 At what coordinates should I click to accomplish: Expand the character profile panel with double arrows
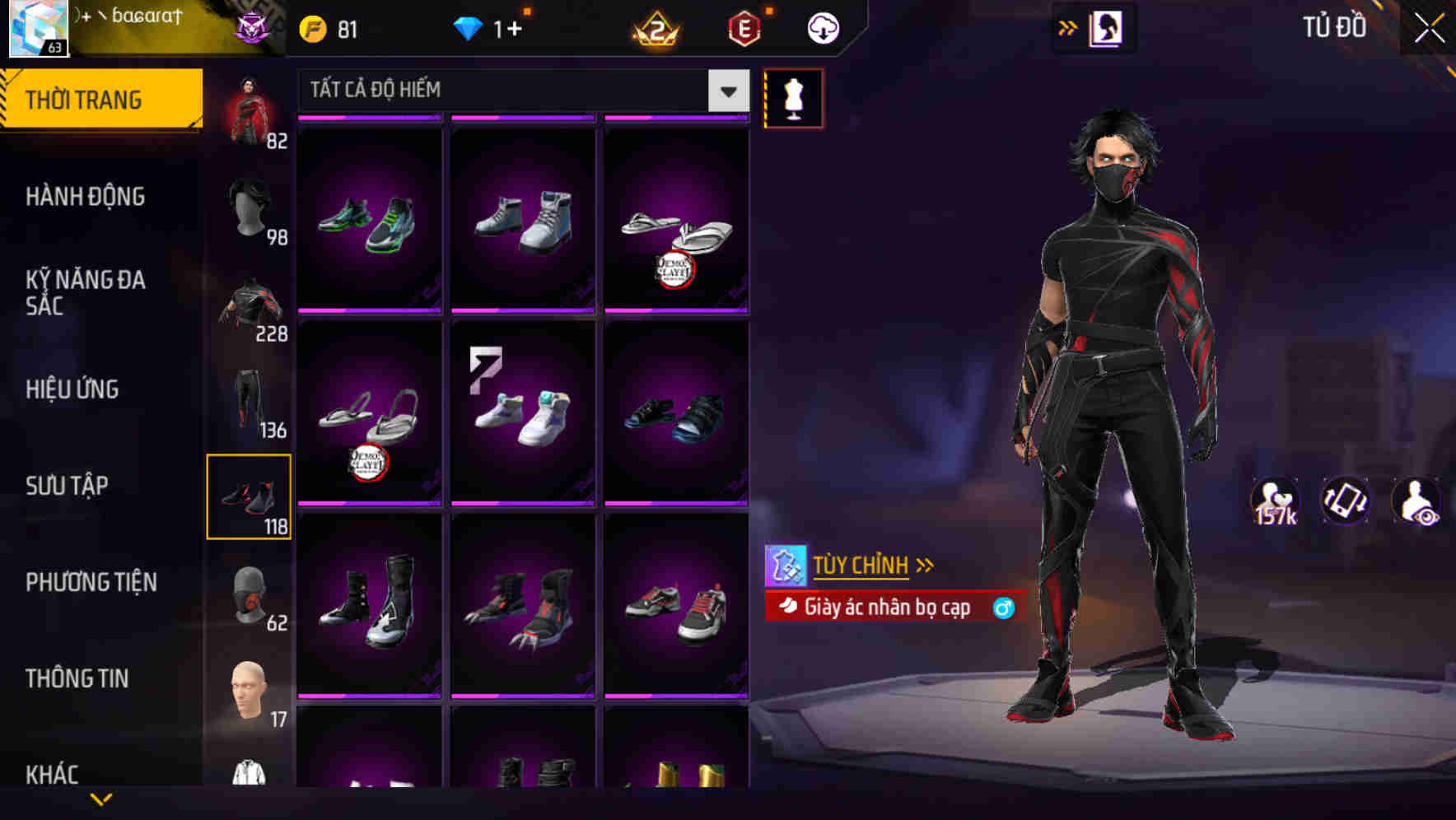[1067, 26]
